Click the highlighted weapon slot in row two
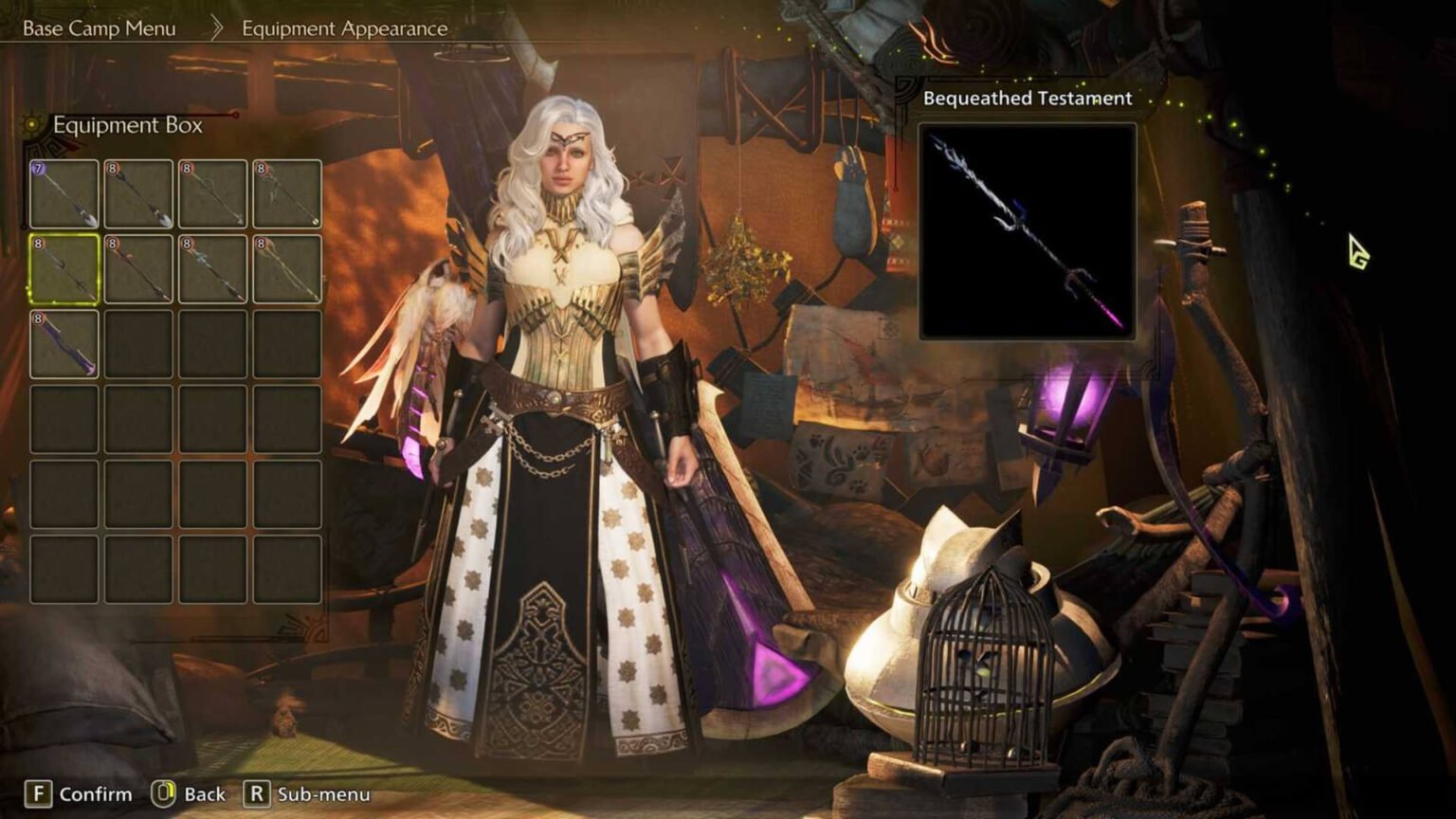Viewport: 1456px width, 819px height. pos(63,266)
